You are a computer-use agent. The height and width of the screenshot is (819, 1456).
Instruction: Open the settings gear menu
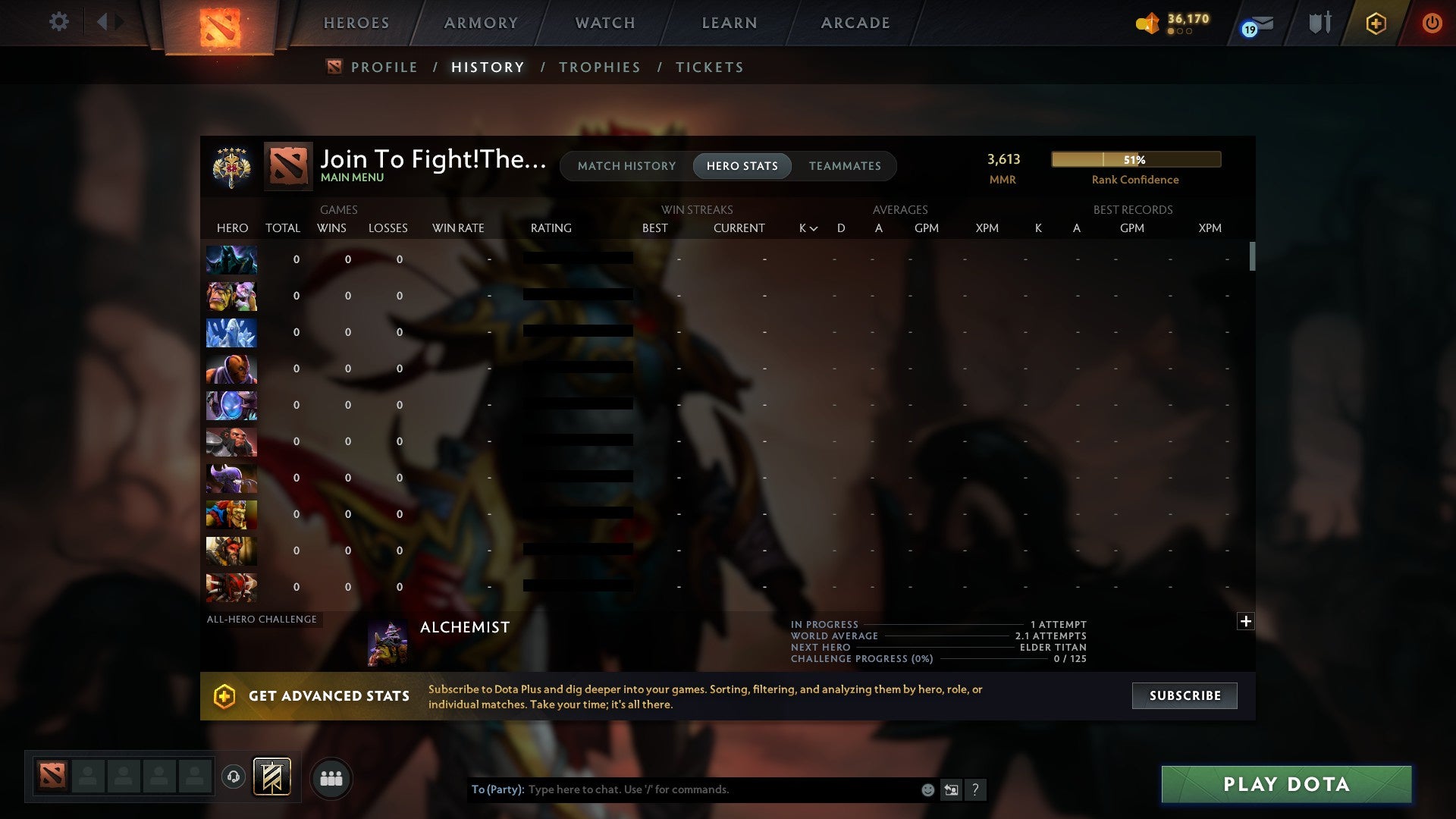59,22
